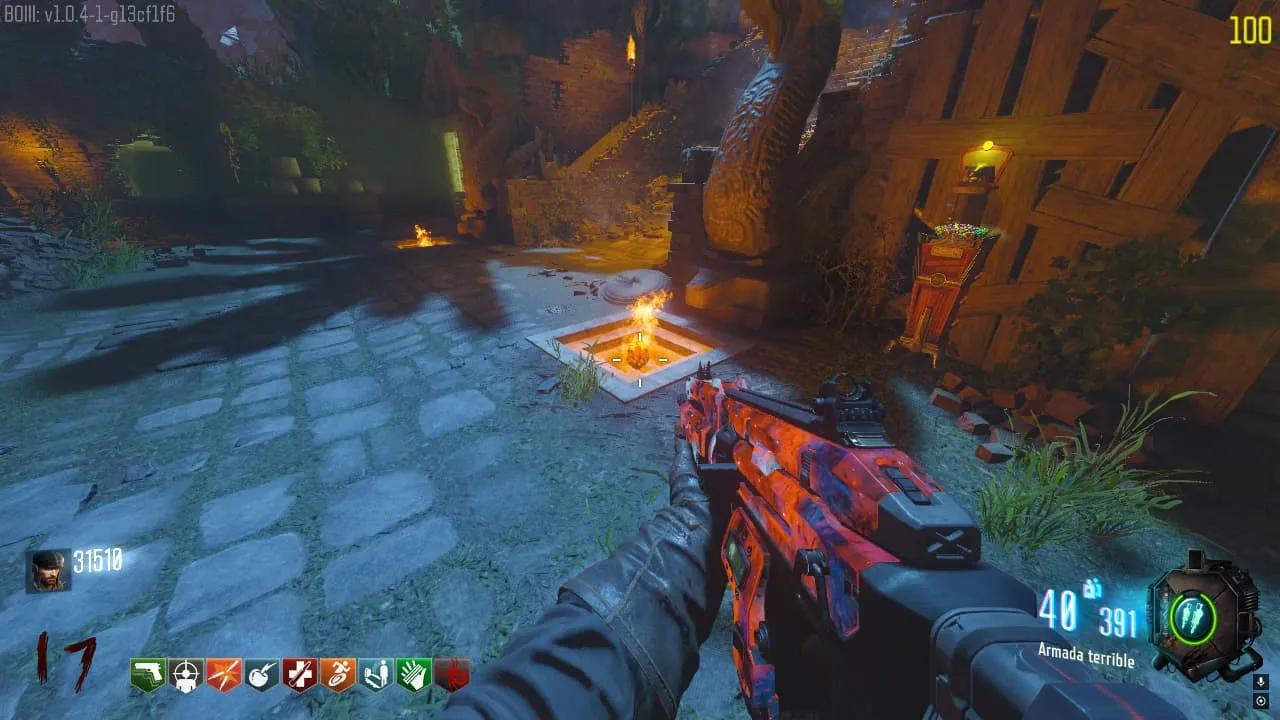
Task: Select the green pistol perk icon
Action: (147, 675)
